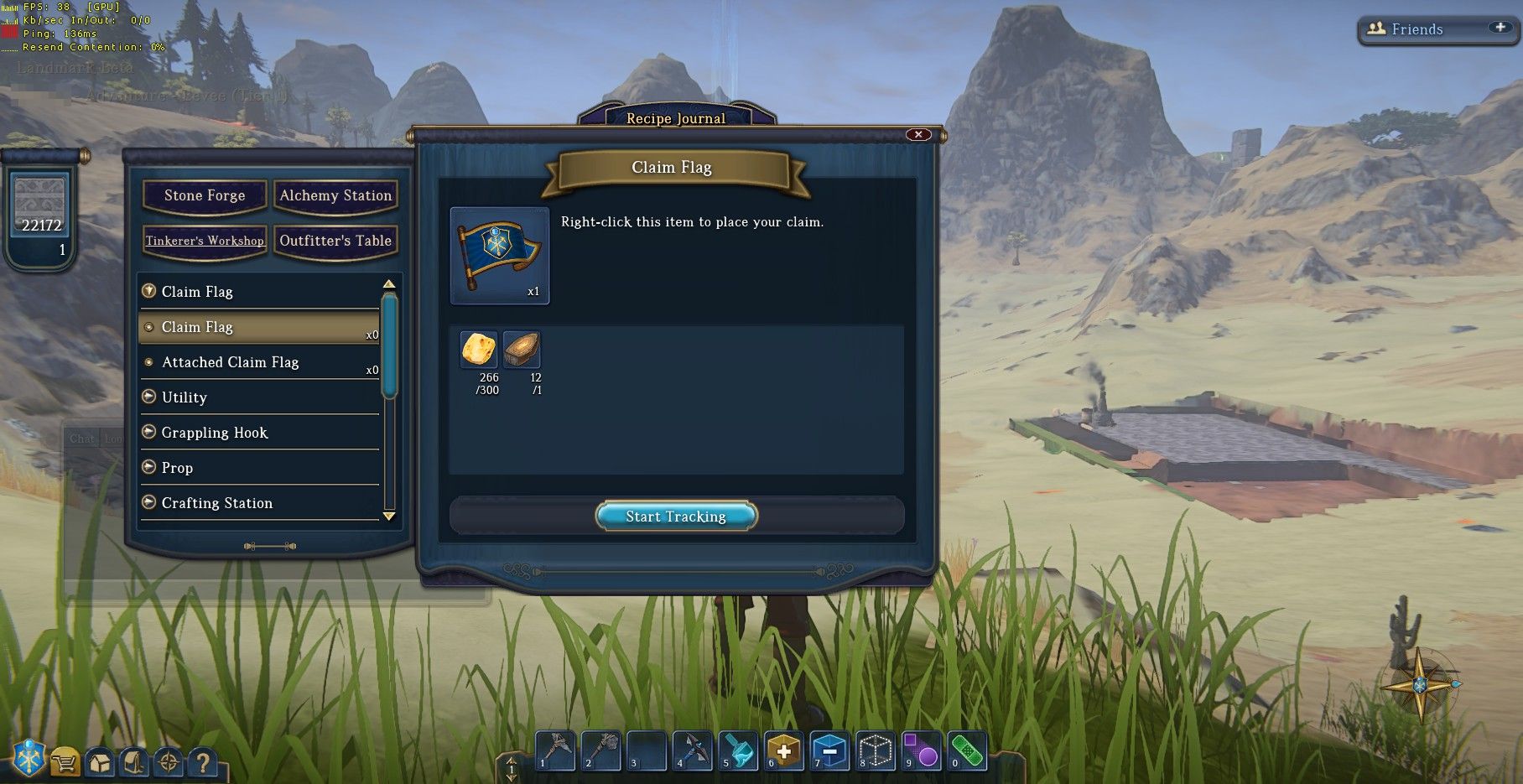Select the Tinkerer's Workshop tab
The width and height of the screenshot is (1523, 784).
pyautogui.click(x=205, y=241)
